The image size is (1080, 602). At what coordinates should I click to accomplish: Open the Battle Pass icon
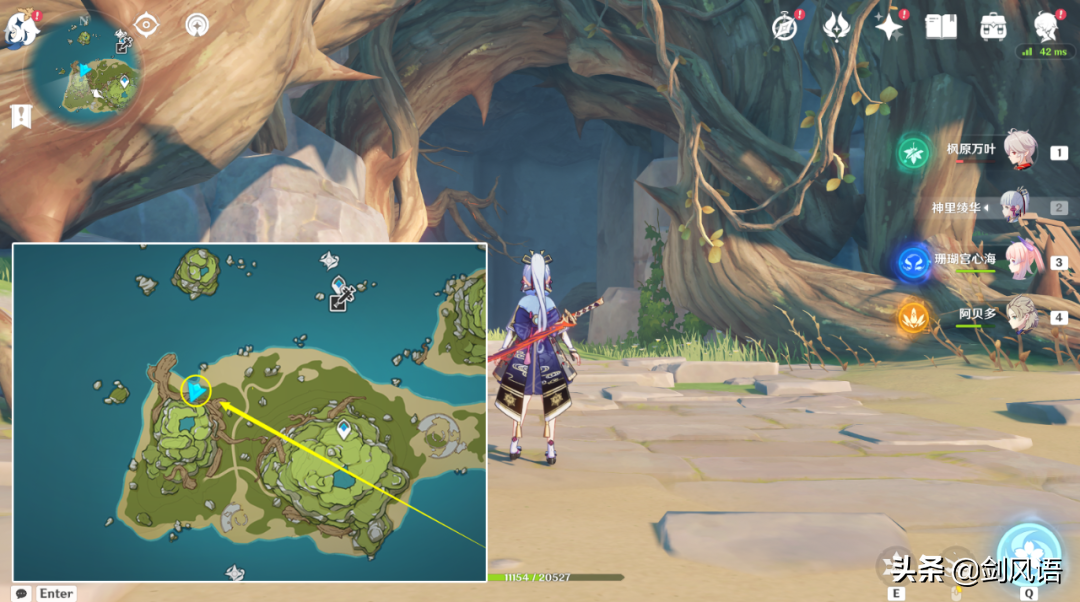(x=836, y=27)
